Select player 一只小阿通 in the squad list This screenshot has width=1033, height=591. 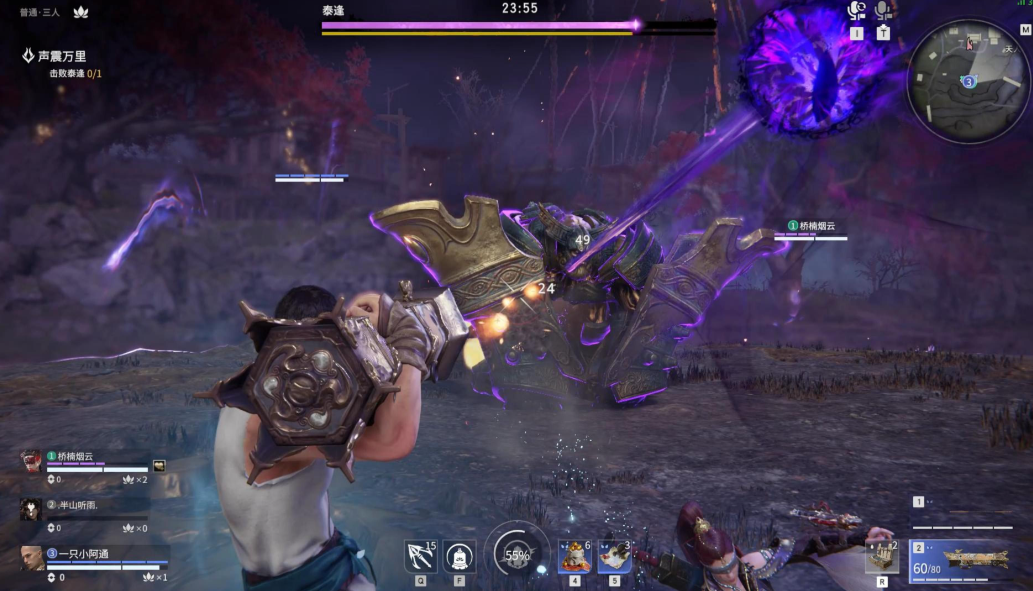tap(80, 553)
